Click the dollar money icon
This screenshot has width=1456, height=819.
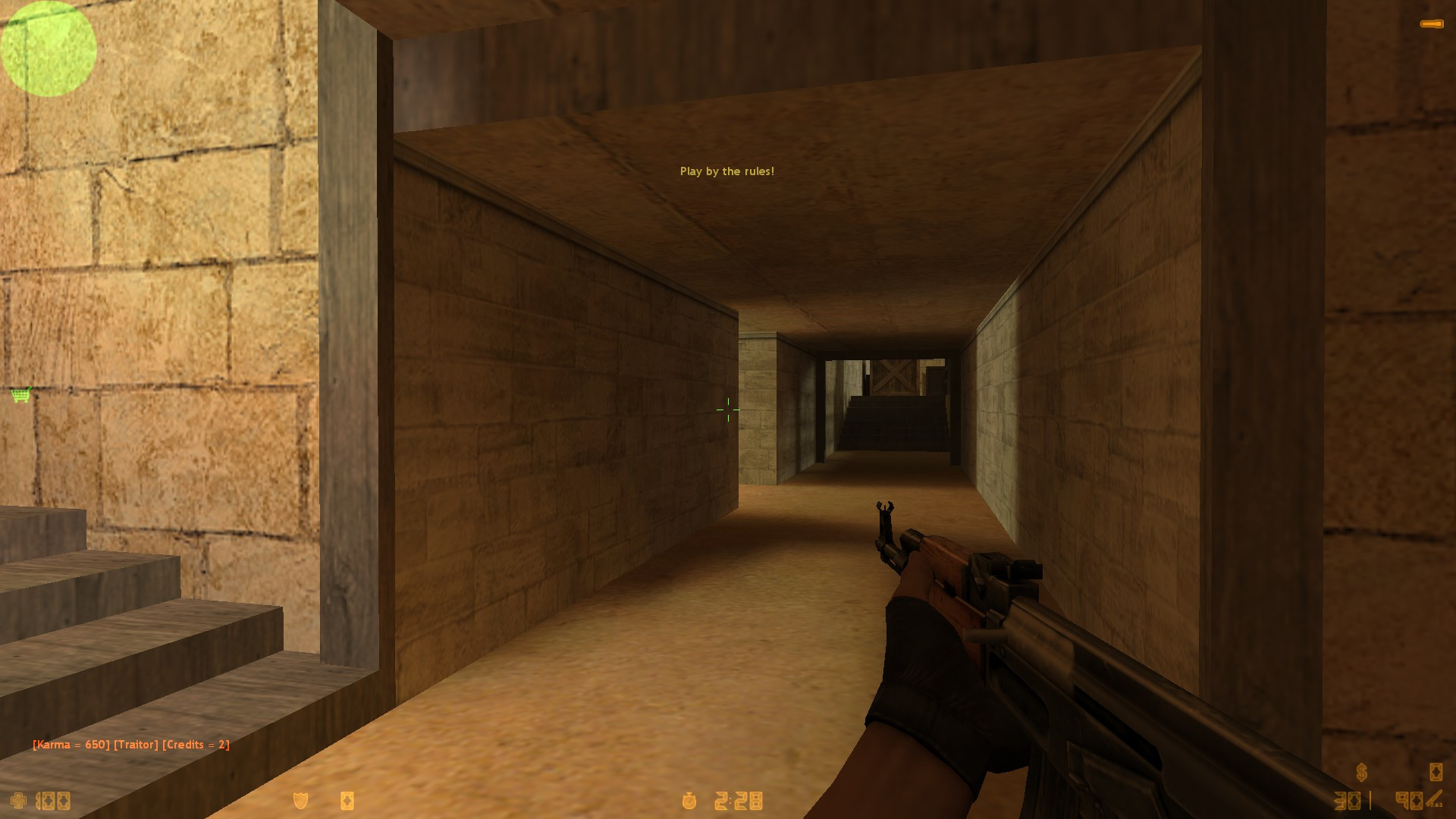click(x=1362, y=772)
